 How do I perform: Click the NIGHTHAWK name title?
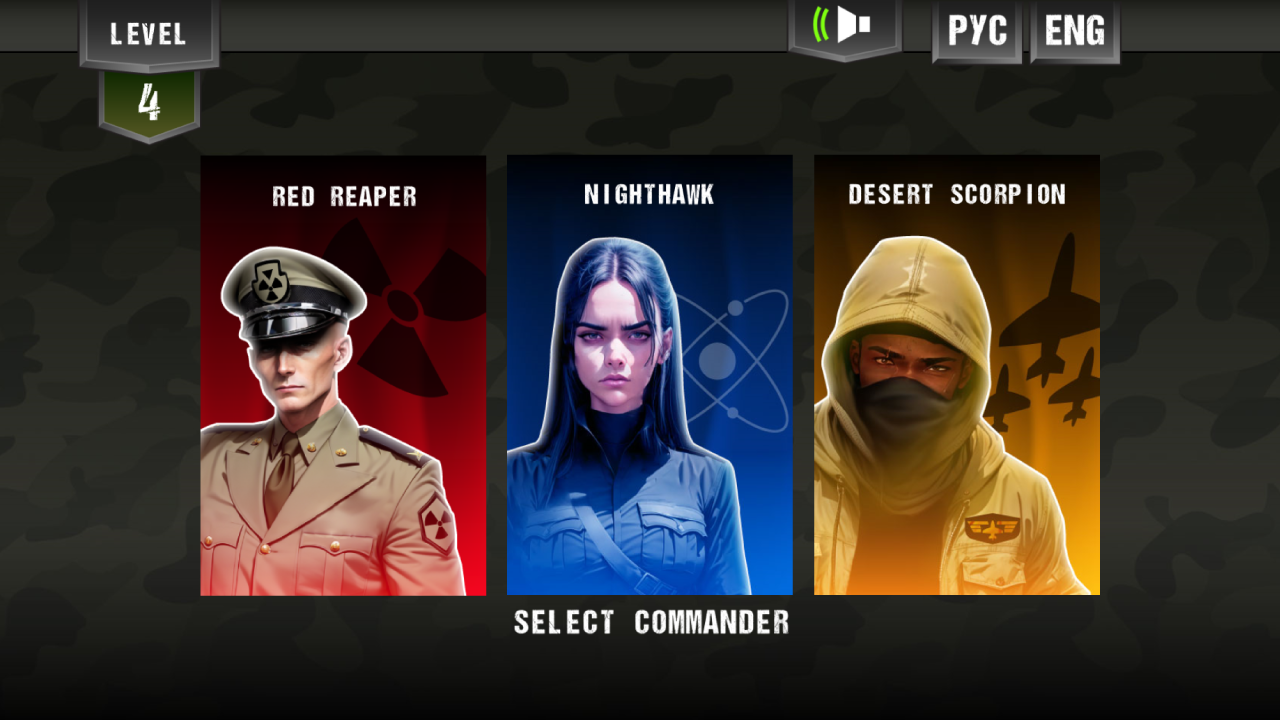(649, 195)
